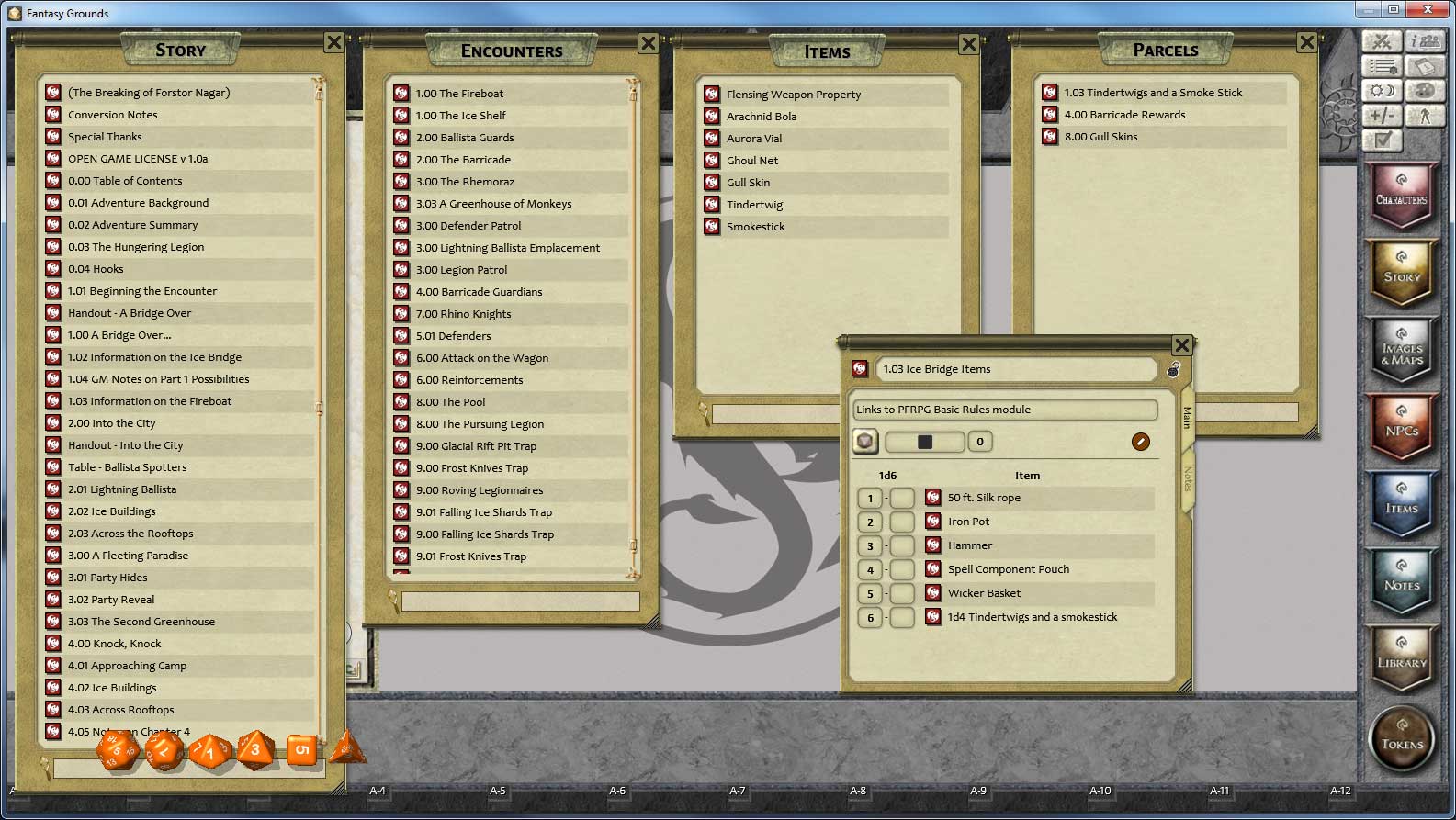
Task: Toggle the lock on 1.03 Ice Bridge Items
Action: (x=1174, y=369)
